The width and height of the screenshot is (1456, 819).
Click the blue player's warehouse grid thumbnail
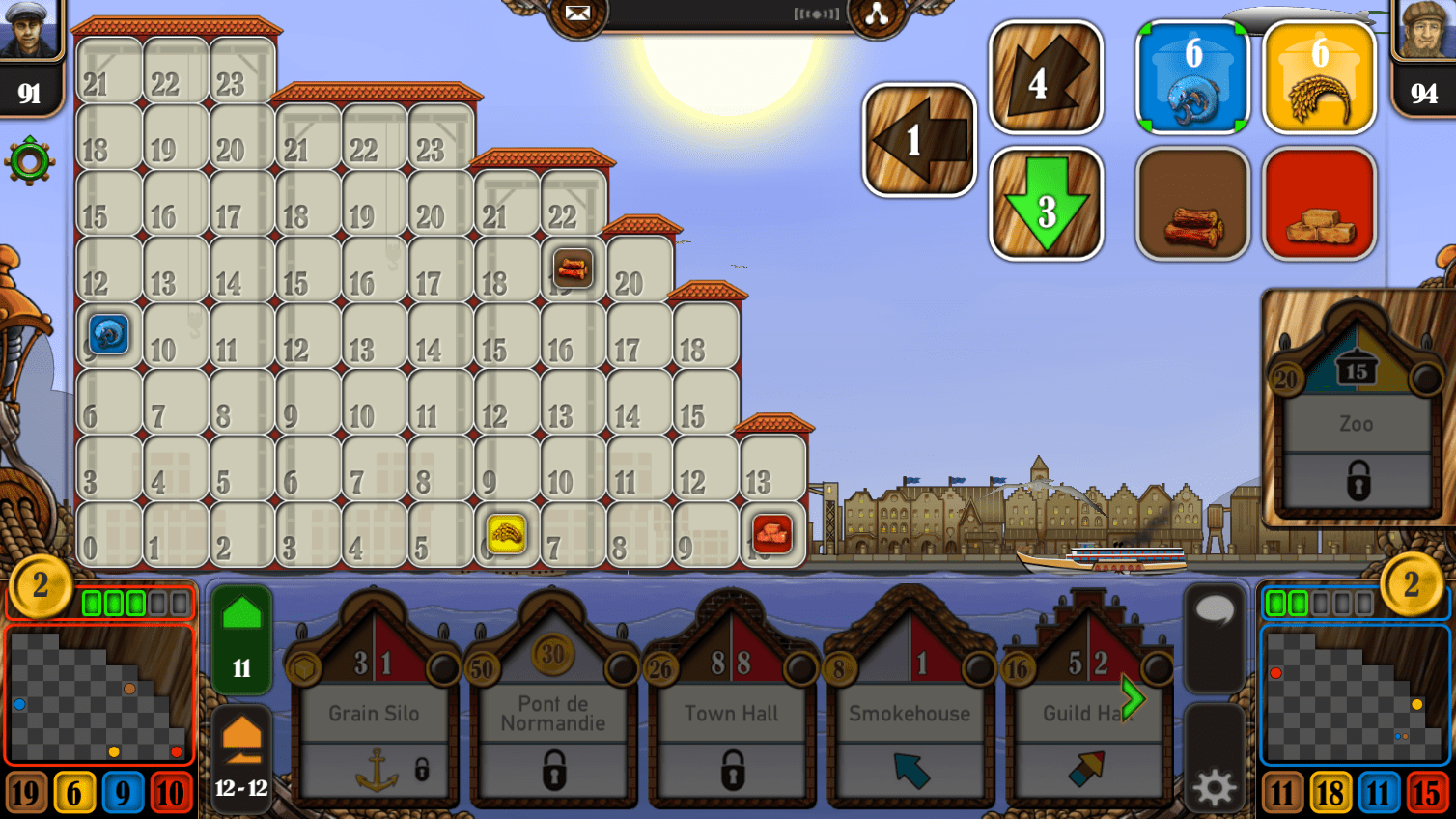pos(1356,693)
